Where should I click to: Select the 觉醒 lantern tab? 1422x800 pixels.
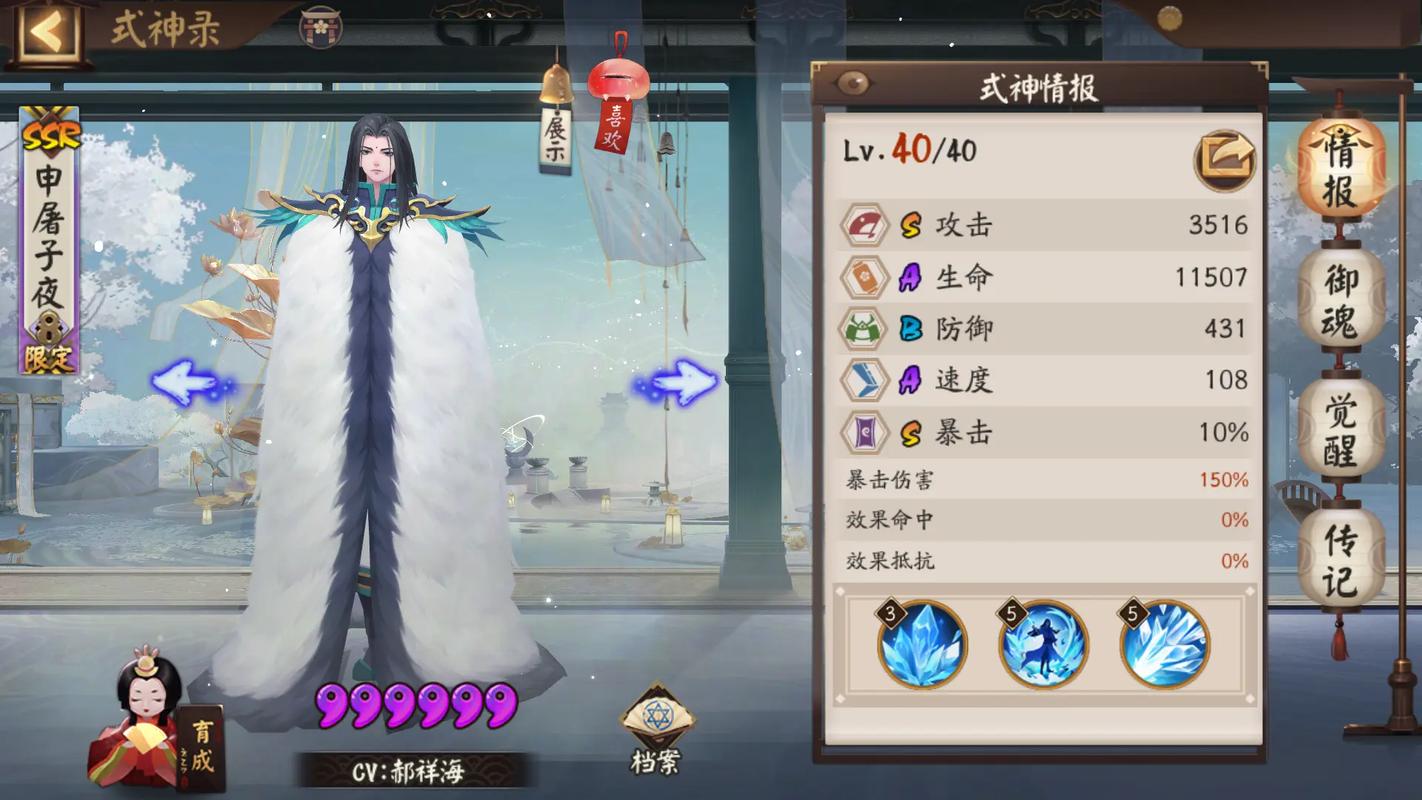(1340, 428)
